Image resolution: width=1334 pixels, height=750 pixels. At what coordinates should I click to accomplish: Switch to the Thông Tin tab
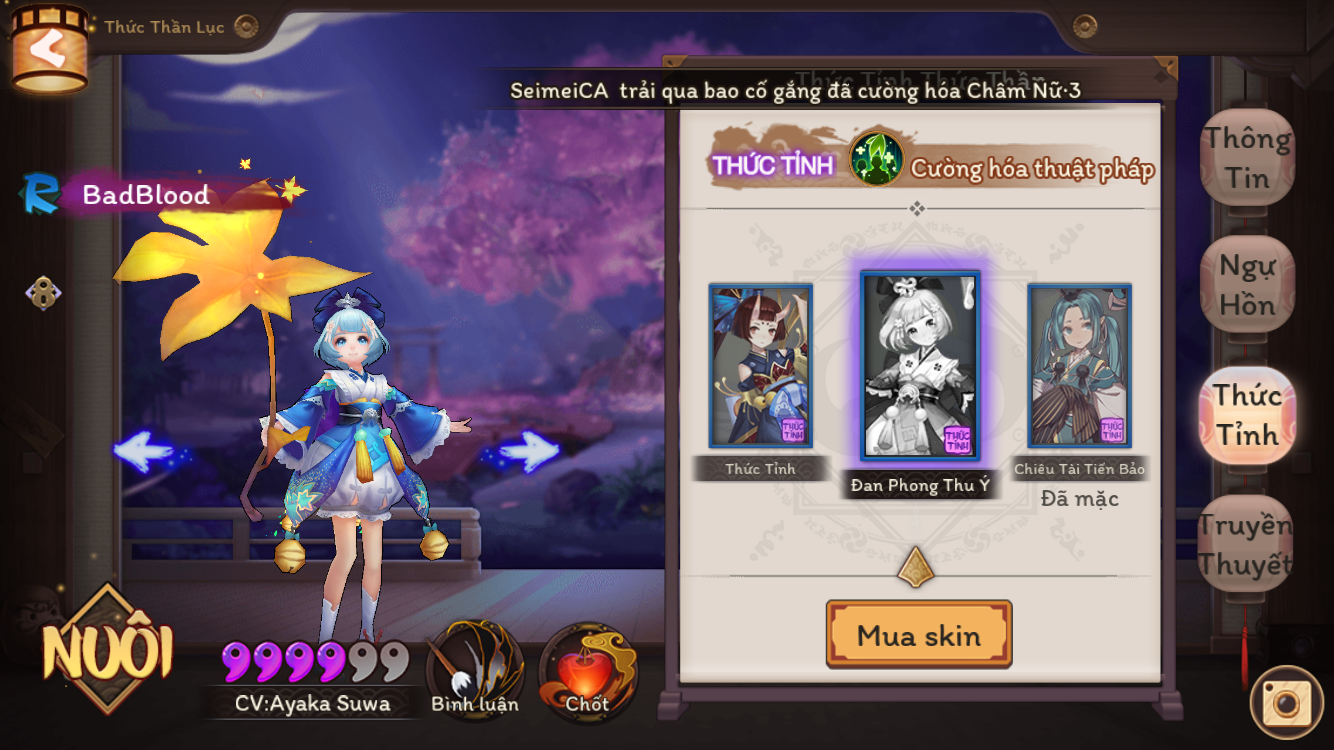coord(1247,158)
